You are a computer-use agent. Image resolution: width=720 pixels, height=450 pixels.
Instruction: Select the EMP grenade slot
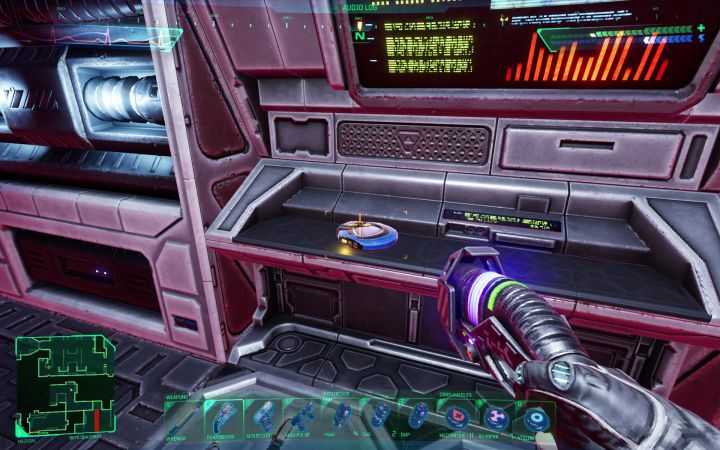pos(416,416)
